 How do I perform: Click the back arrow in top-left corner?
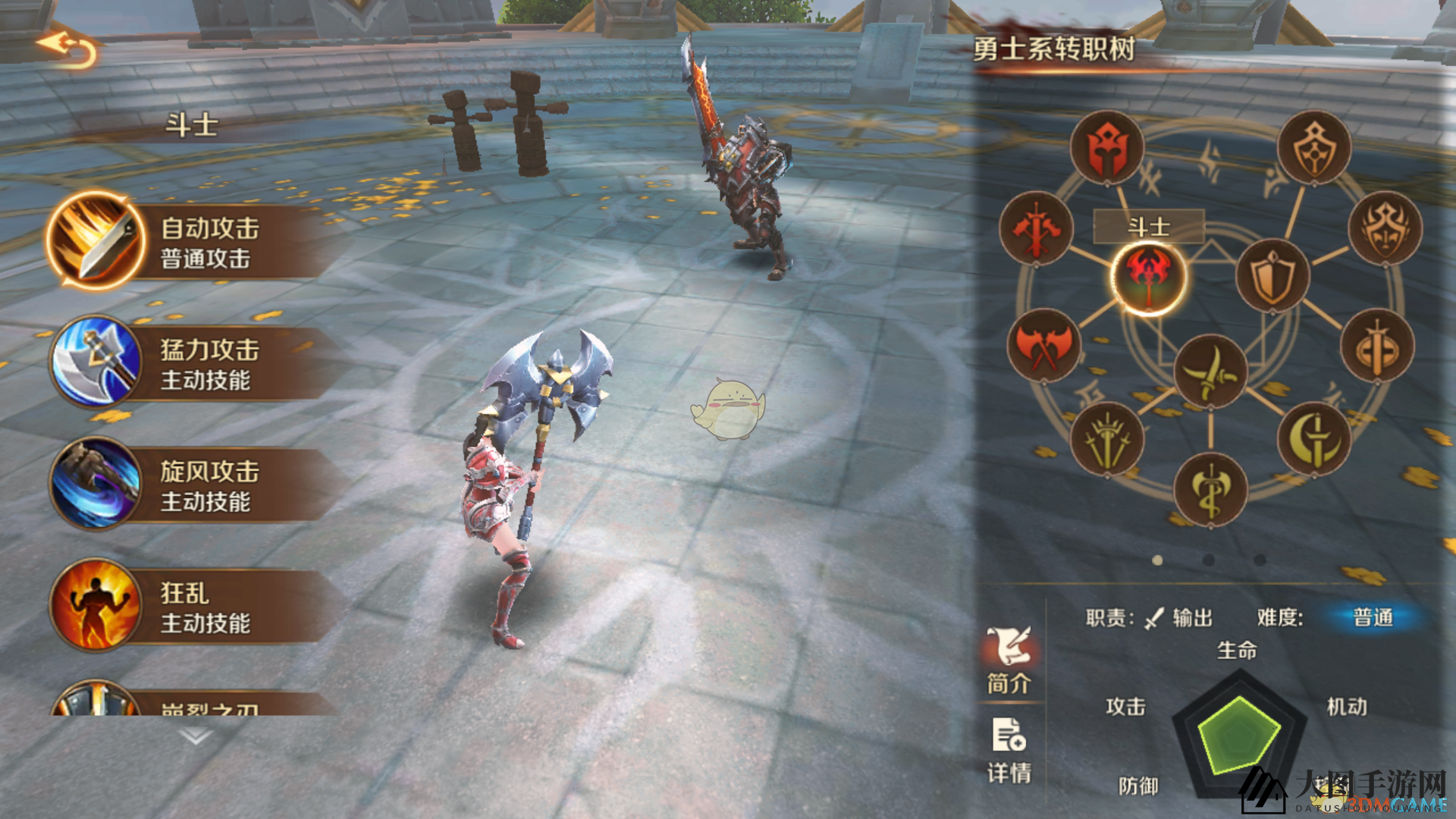(x=67, y=47)
